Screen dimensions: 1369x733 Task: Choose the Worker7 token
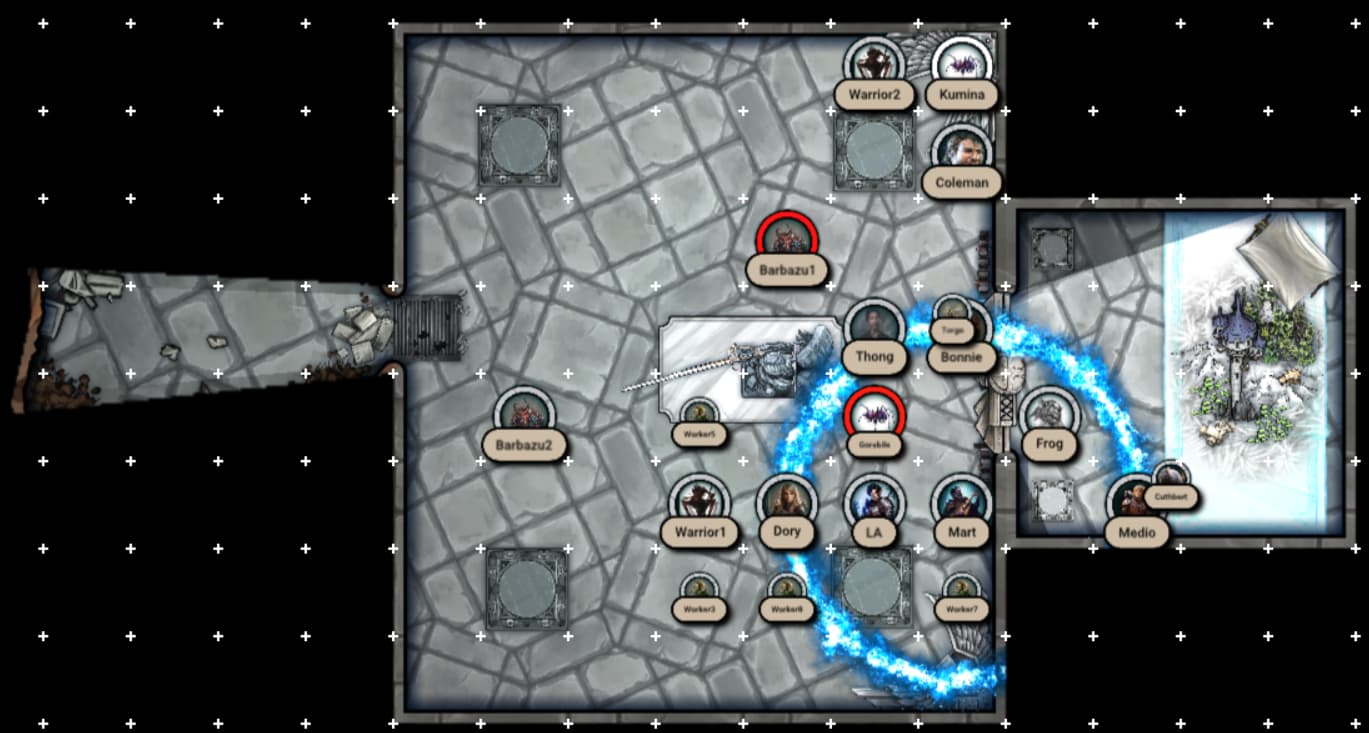962,591
